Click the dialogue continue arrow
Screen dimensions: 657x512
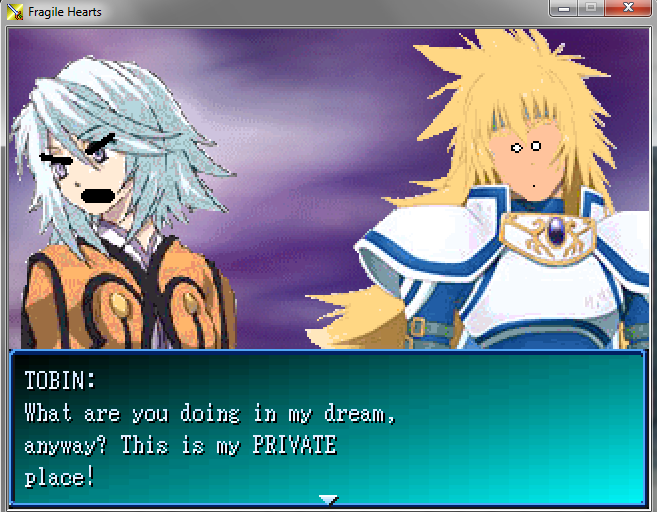click(x=328, y=498)
